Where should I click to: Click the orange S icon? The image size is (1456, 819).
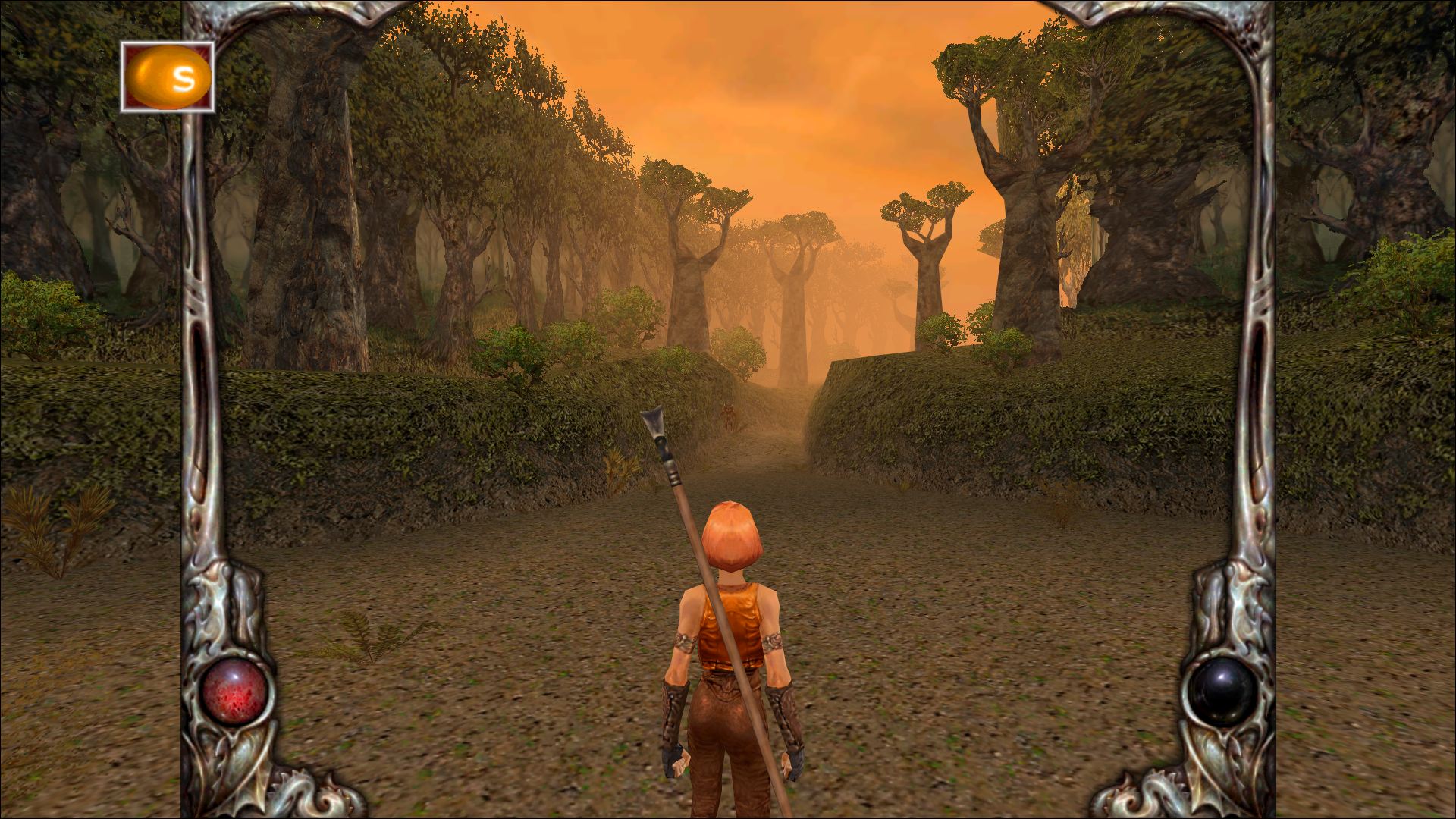168,77
